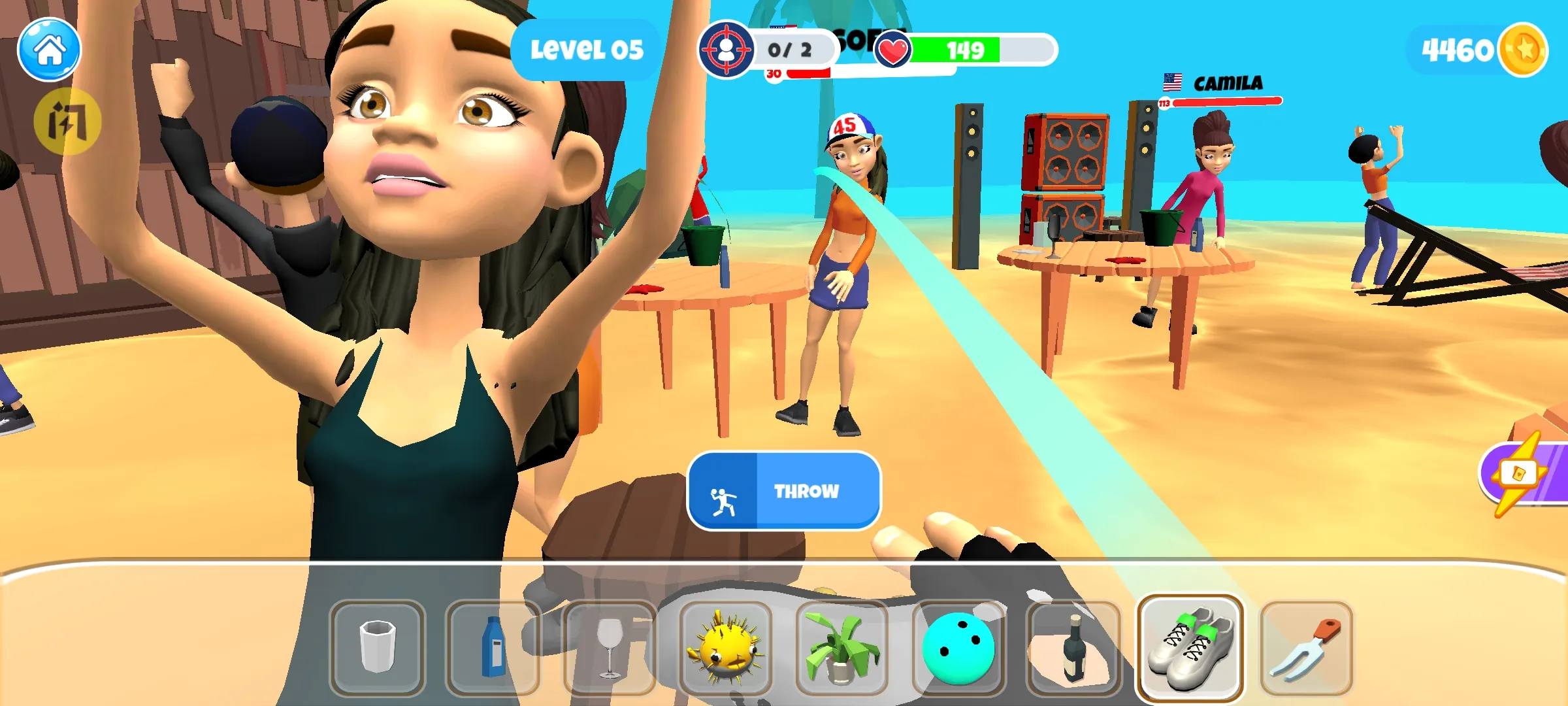Tap the green health bar showing 149

pos(967,50)
